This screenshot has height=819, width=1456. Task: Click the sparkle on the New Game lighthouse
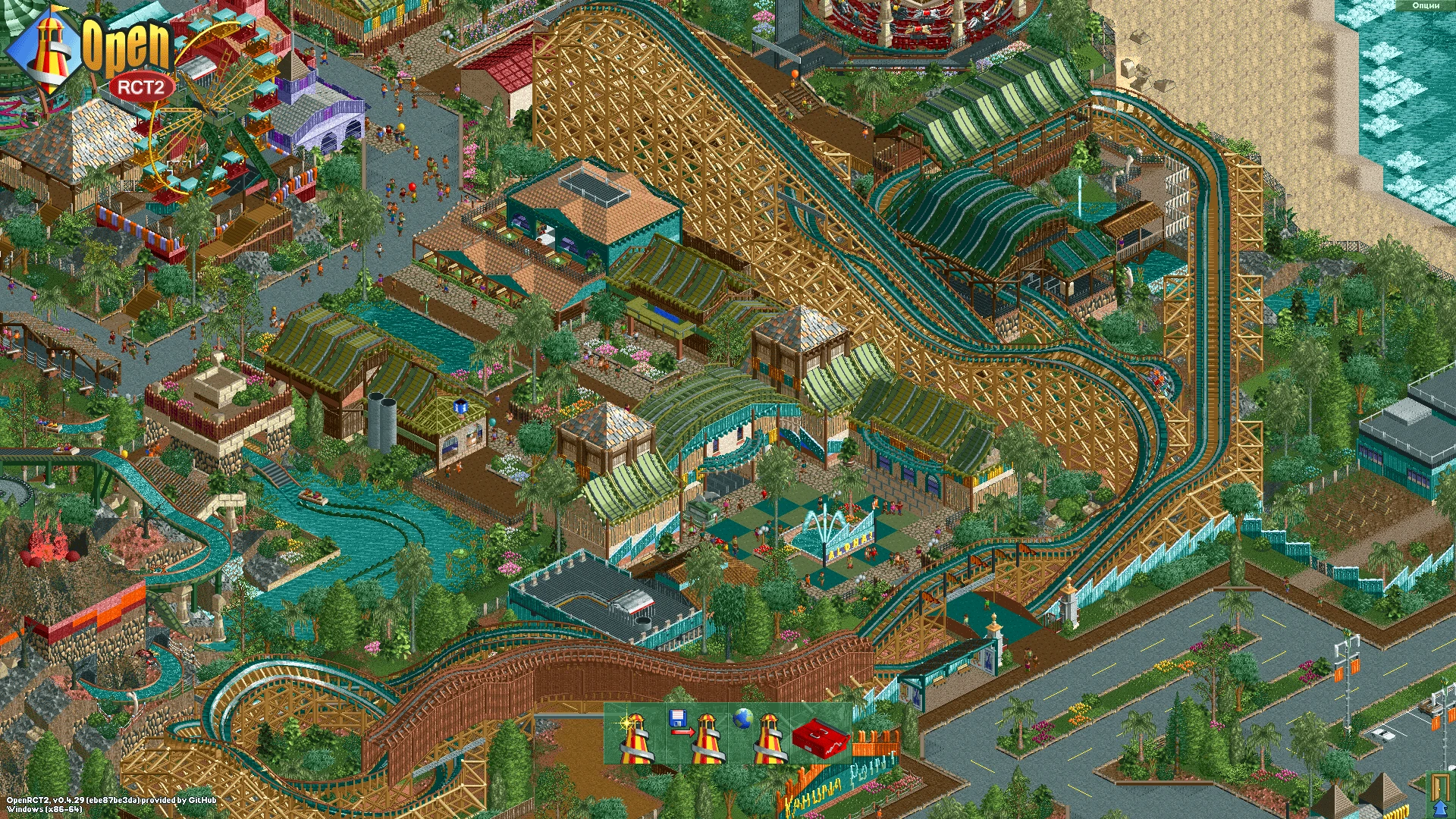626,723
